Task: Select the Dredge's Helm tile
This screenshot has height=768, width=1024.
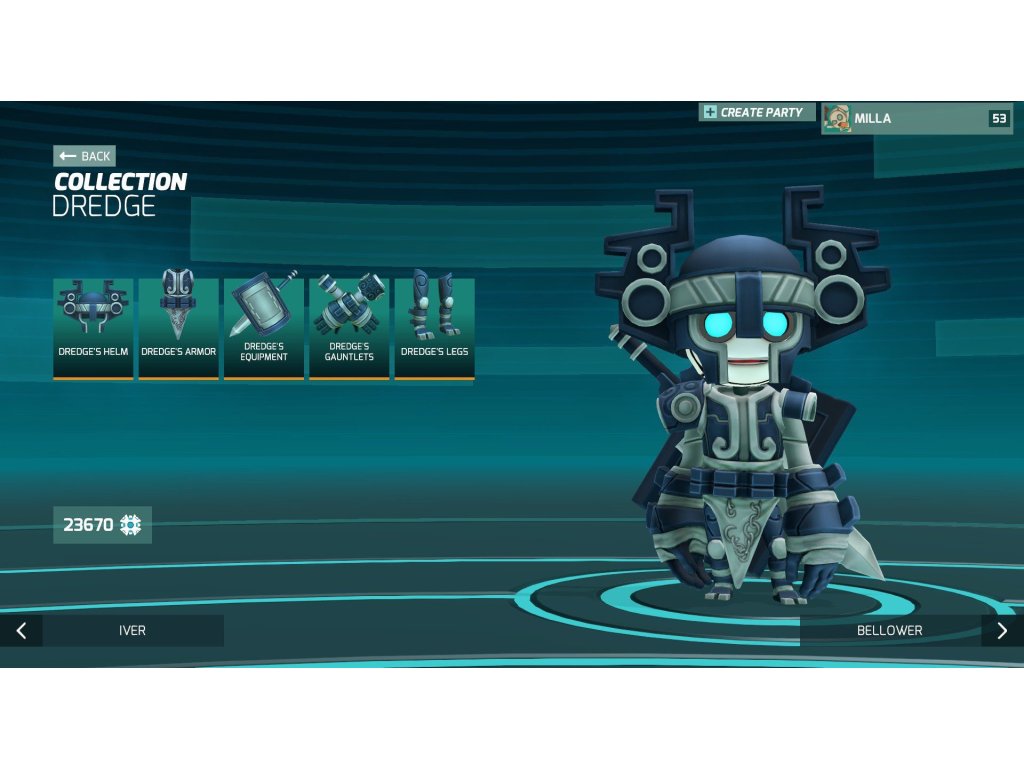Action: (x=93, y=328)
